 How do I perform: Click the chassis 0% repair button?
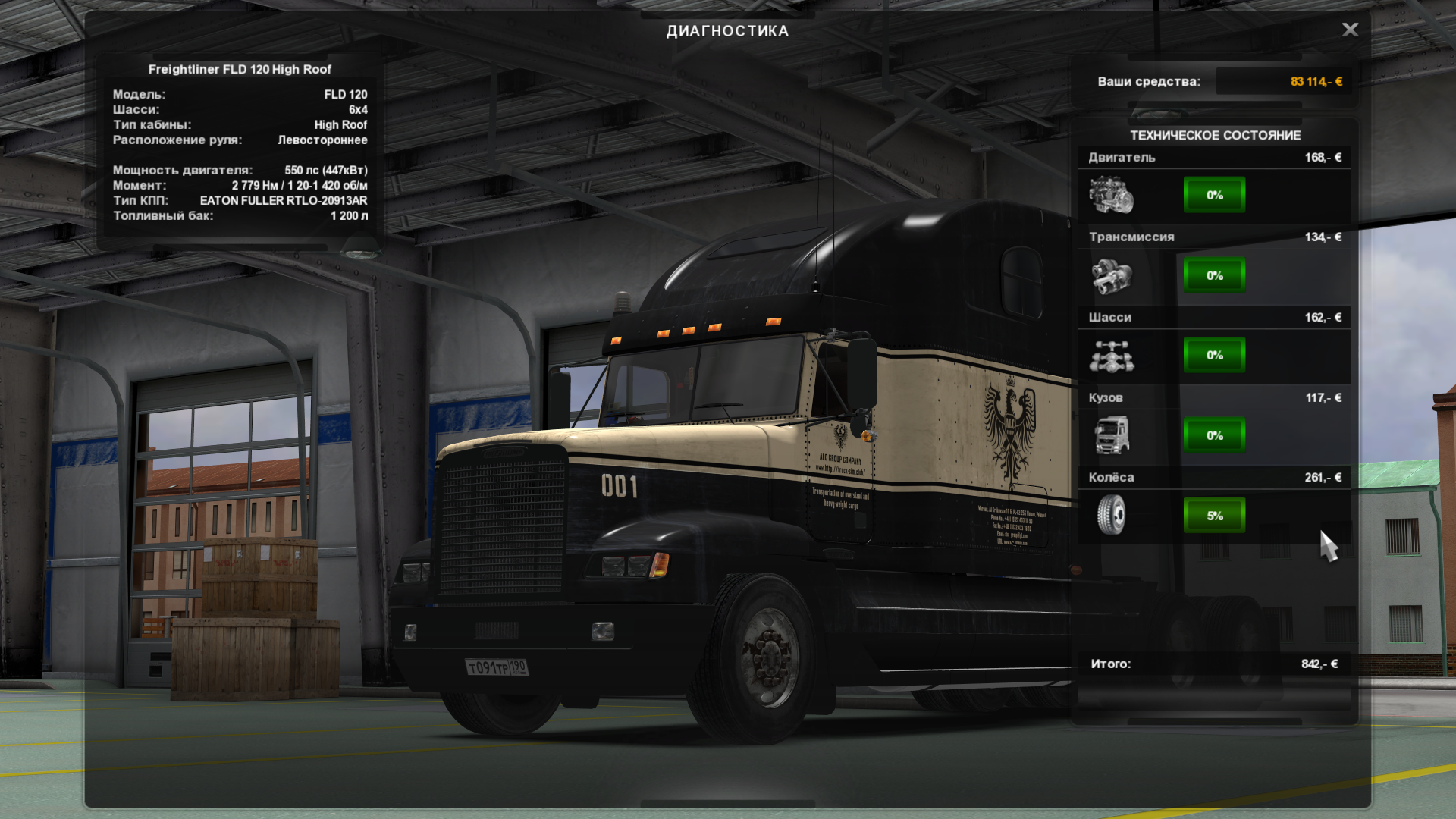[x=1214, y=355]
